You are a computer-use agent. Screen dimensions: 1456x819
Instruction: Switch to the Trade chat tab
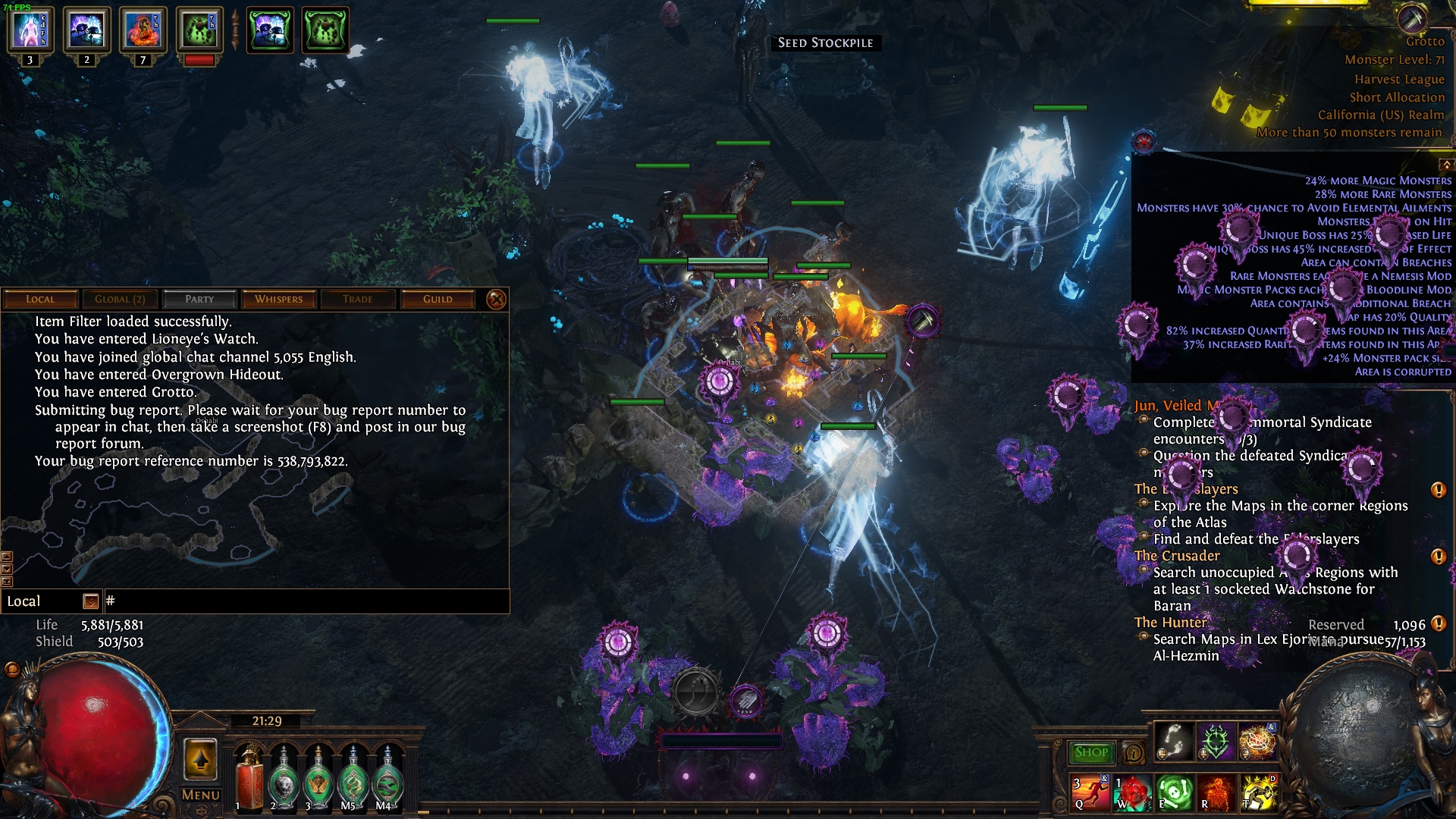[x=357, y=299]
